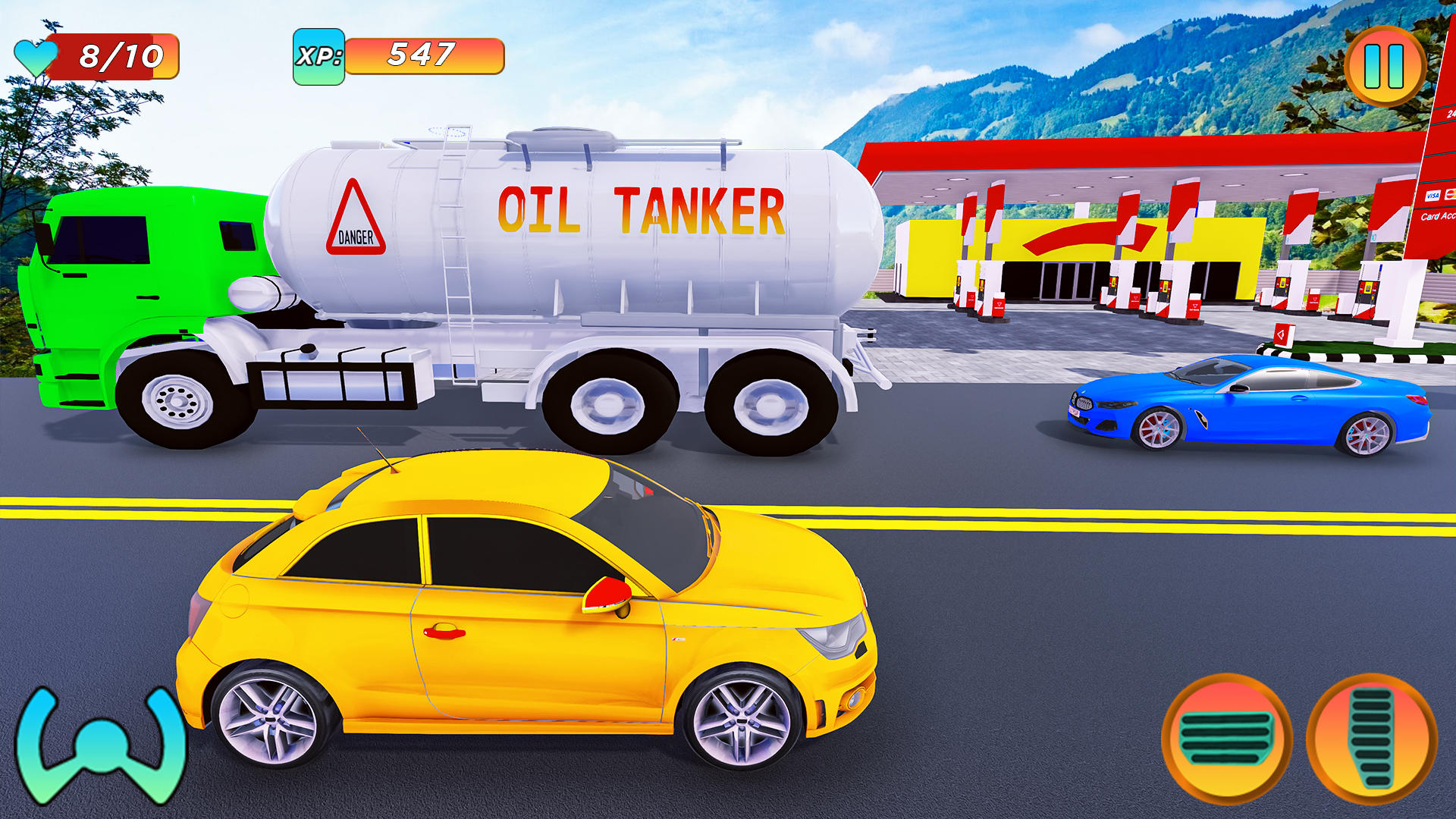The image size is (1456, 819).
Task: Click the heart health icon
Action: point(36,55)
